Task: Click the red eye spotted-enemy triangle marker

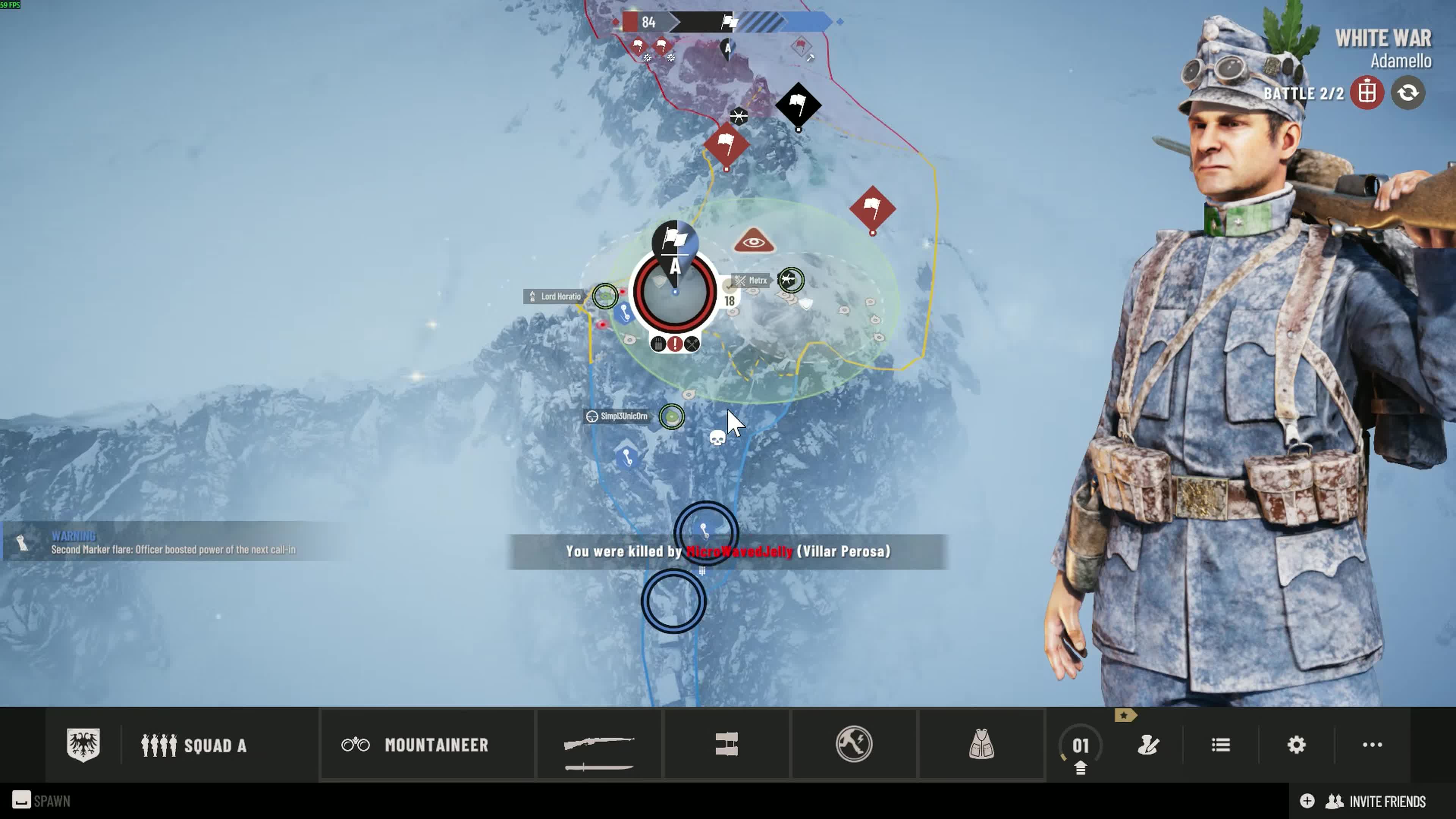Action: (753, 242)
